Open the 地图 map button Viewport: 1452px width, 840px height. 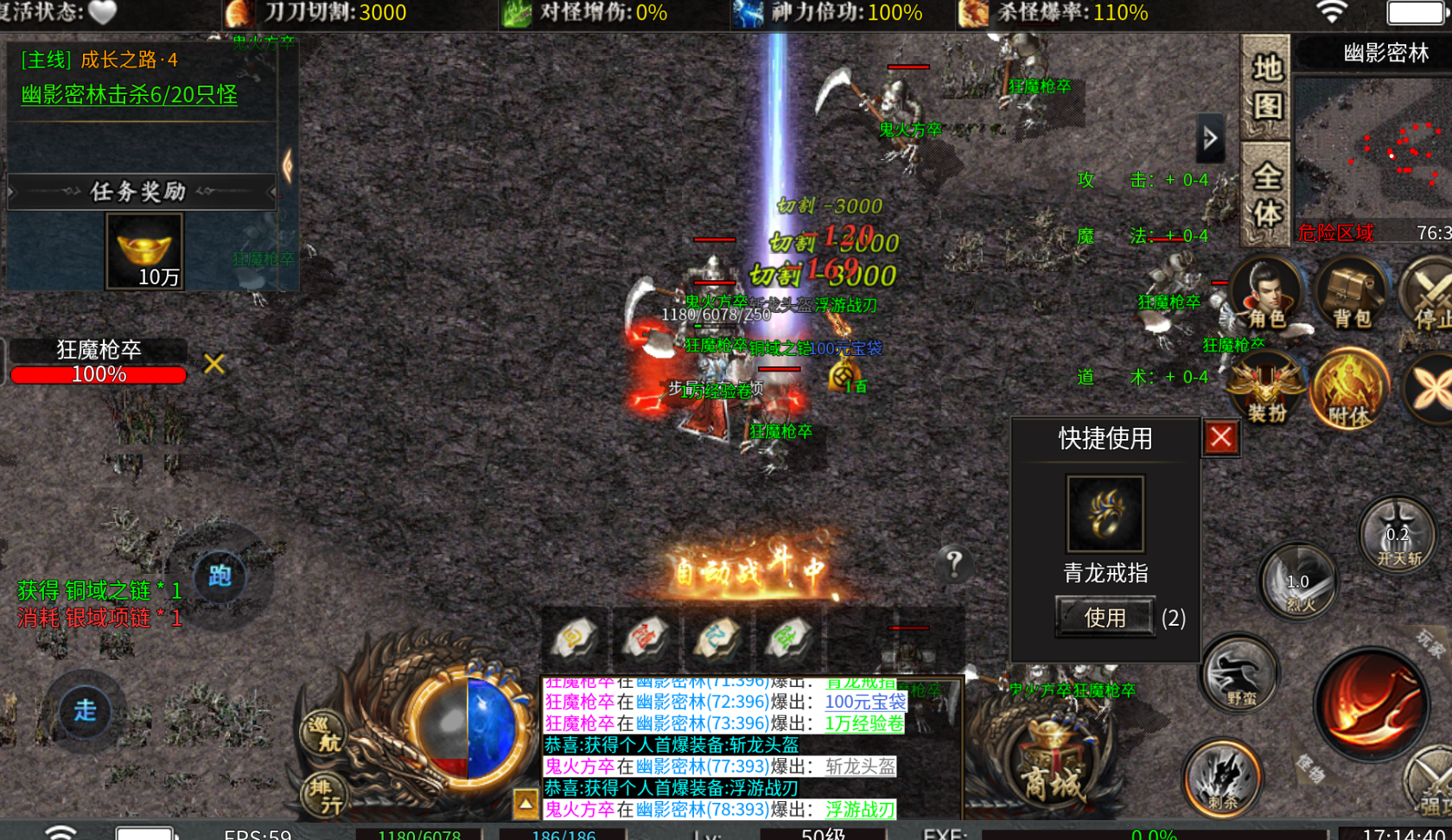[1266, 87]
